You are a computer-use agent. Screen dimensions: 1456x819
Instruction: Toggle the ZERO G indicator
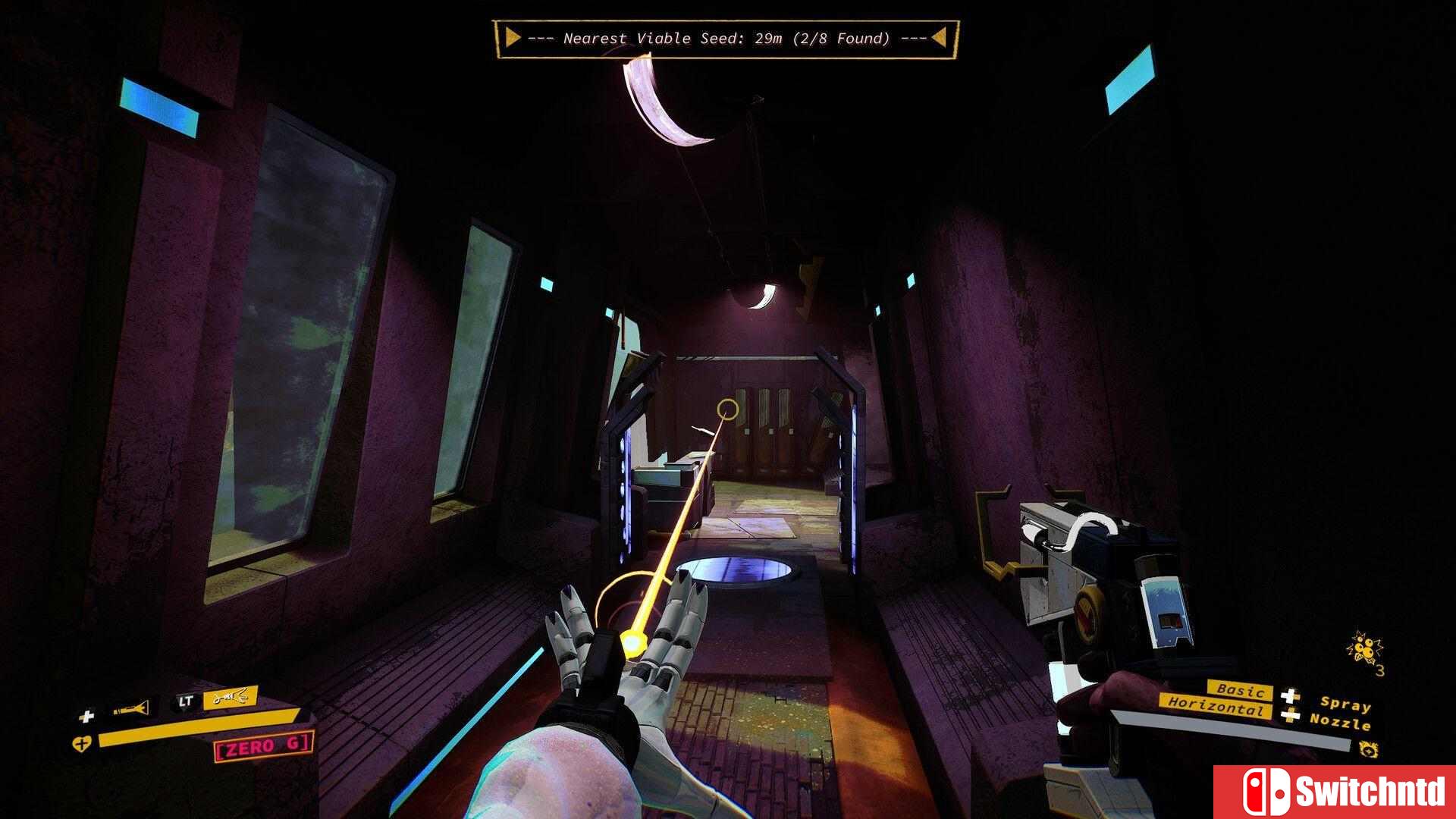pyautogui.click(x=262, y=747)
